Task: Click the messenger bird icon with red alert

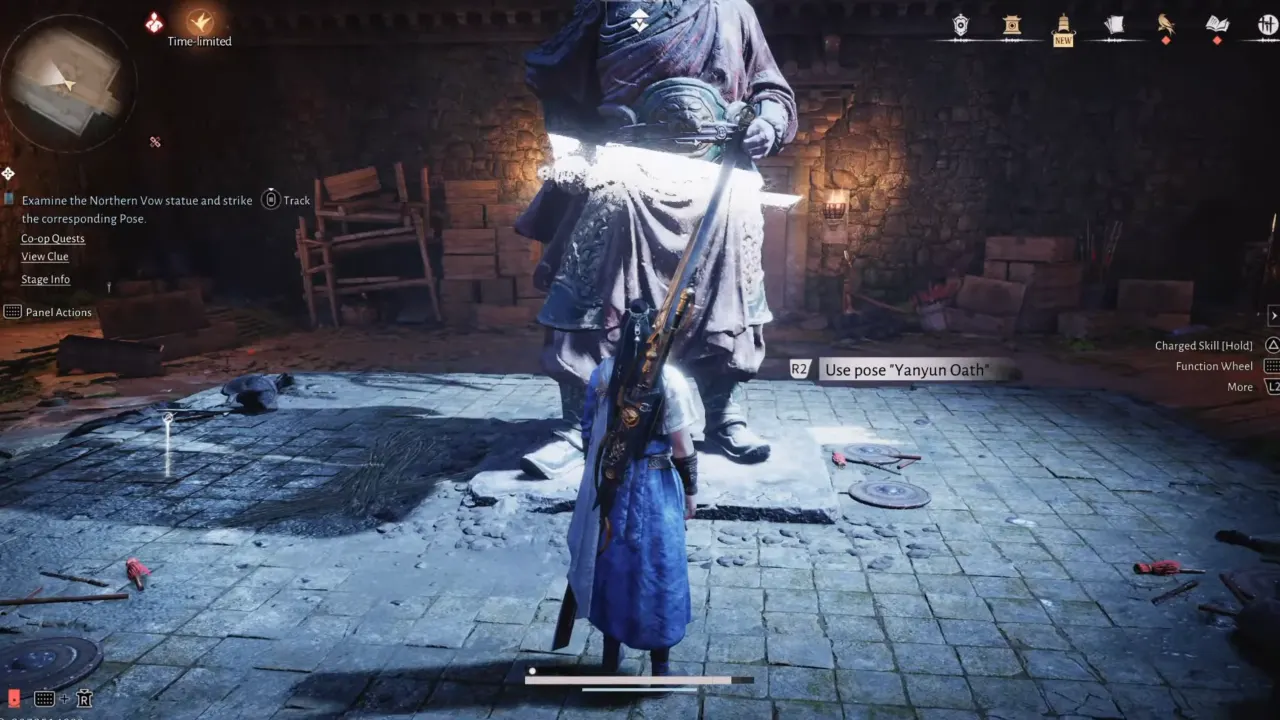Action: click(1163, 25)
